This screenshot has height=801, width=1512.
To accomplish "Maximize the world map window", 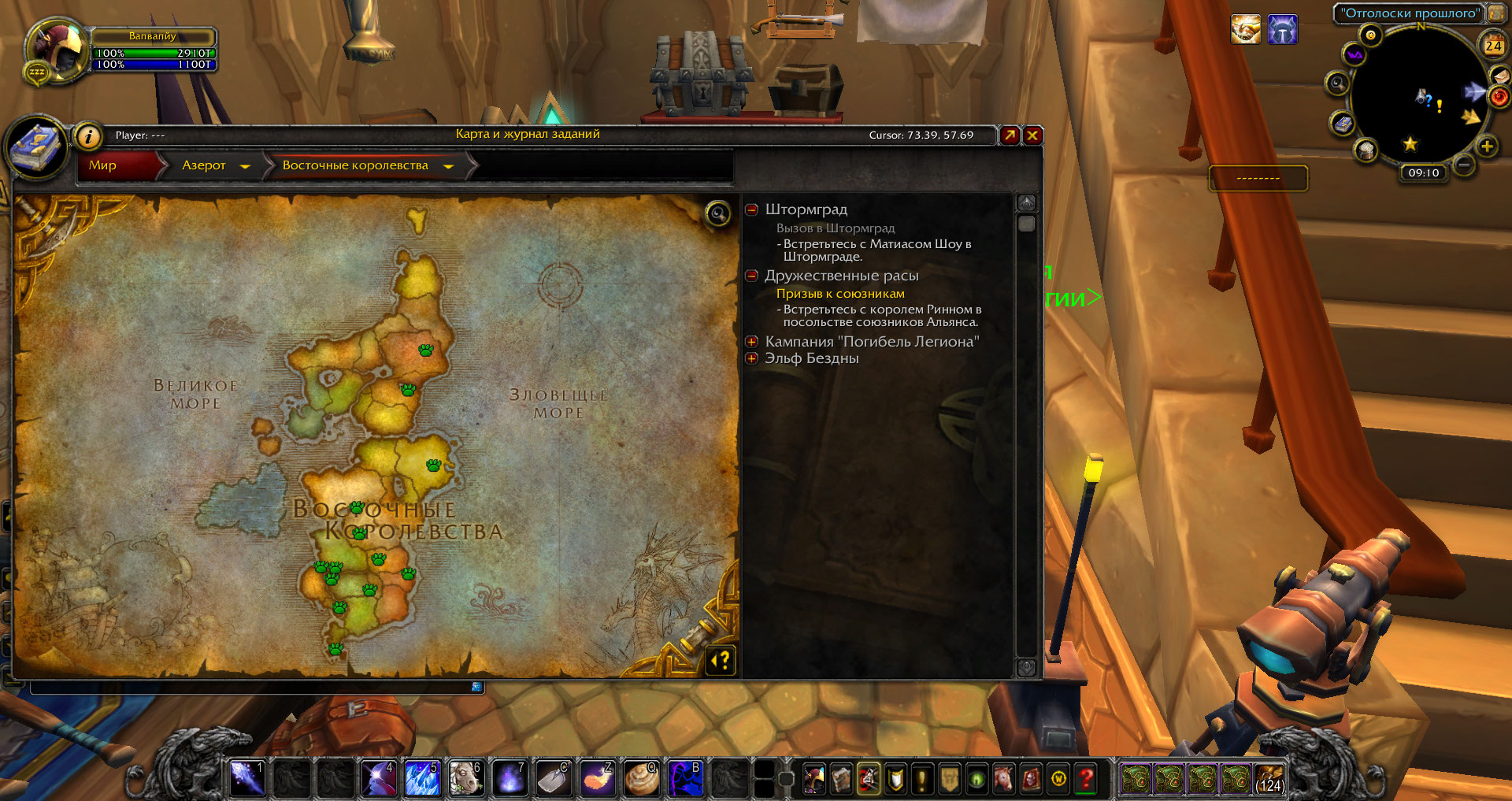I will tap(1010, 135).
